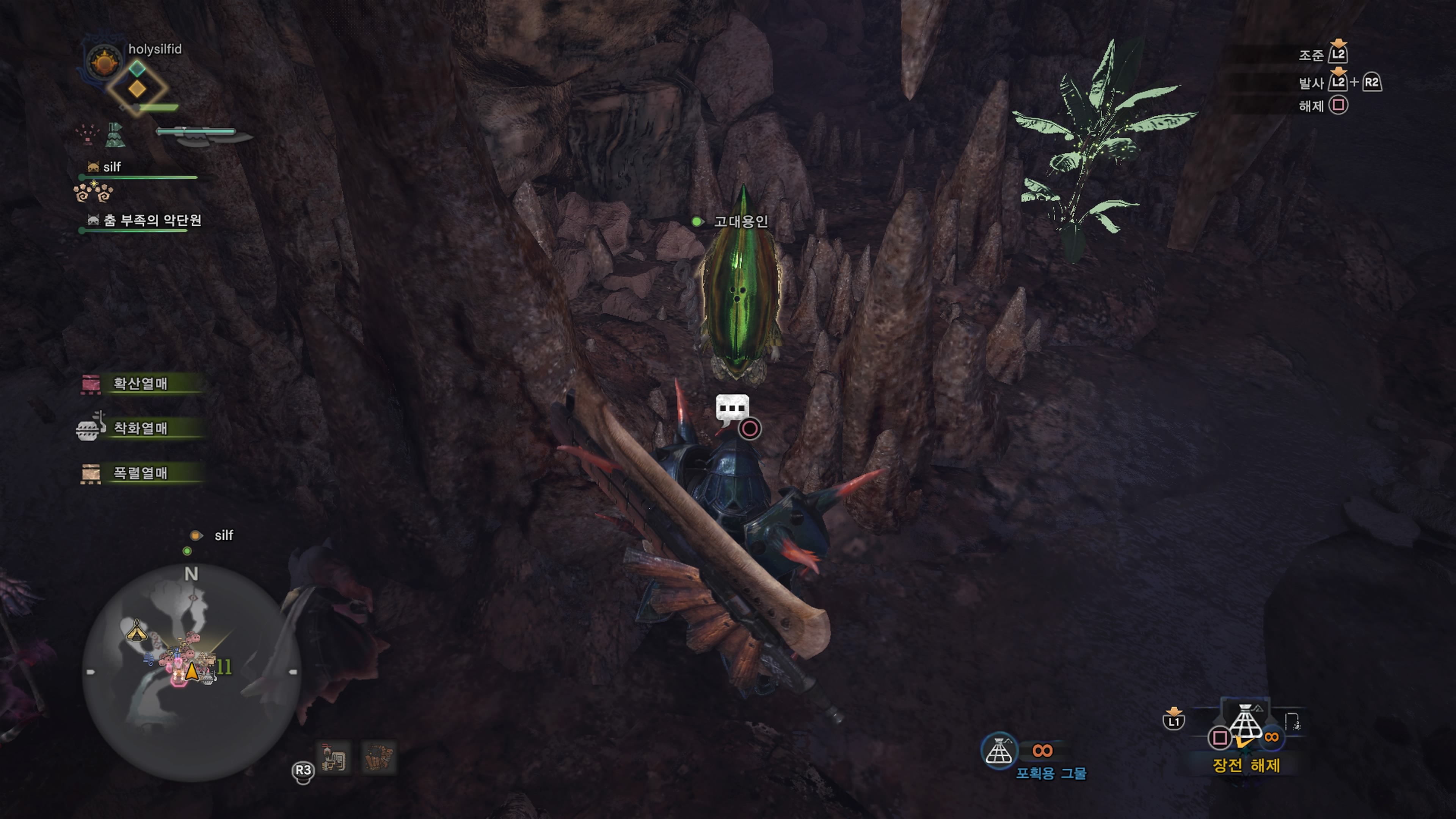1456x819 pixels.
Task: Click the wooden barricade icon at bottom
Action: click(x=378, y=758)
